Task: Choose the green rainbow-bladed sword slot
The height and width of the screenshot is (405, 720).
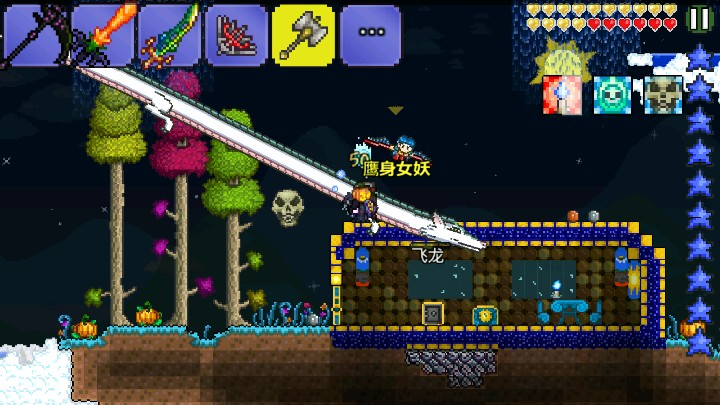Action: point(168,35)
